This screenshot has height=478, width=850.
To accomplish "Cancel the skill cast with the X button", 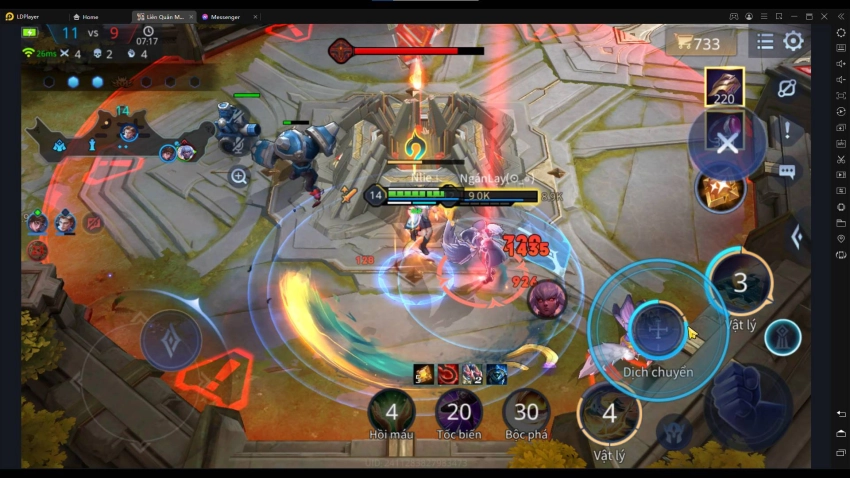I will tap(727, 142).
